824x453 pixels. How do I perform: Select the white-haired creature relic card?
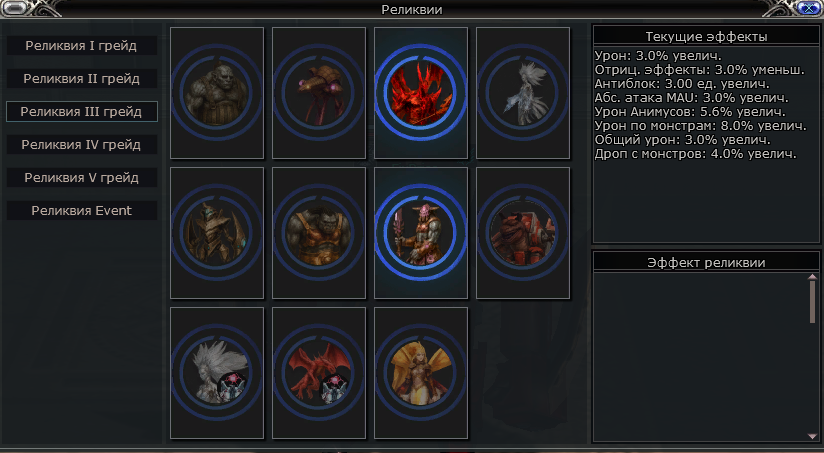217,373
